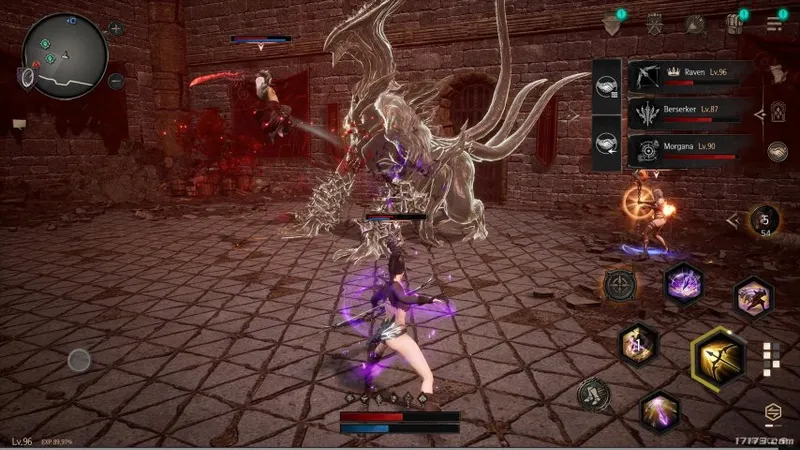Activate the glowing number-one skill hexagon
800x450 pixels.
(638, 345)
